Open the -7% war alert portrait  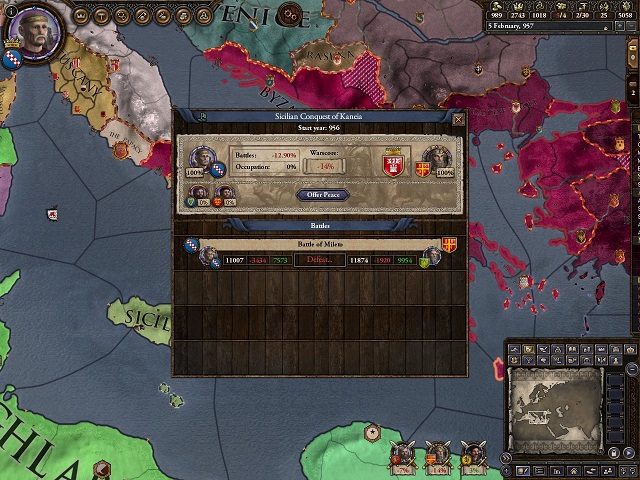pyautogui.click(x=403, y=455)
